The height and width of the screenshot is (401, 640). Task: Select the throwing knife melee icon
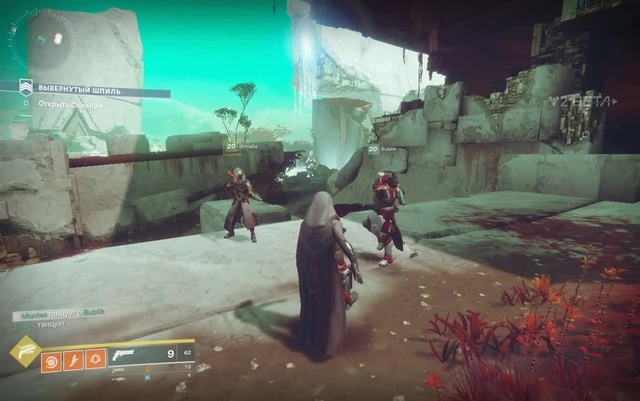pyautogui.click(x=73, y=359)
